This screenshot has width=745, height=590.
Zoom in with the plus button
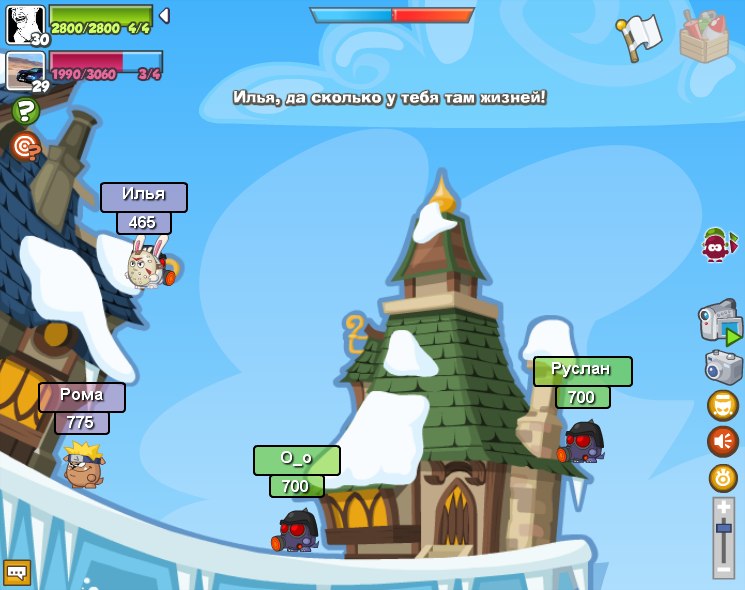coord(723,508)
